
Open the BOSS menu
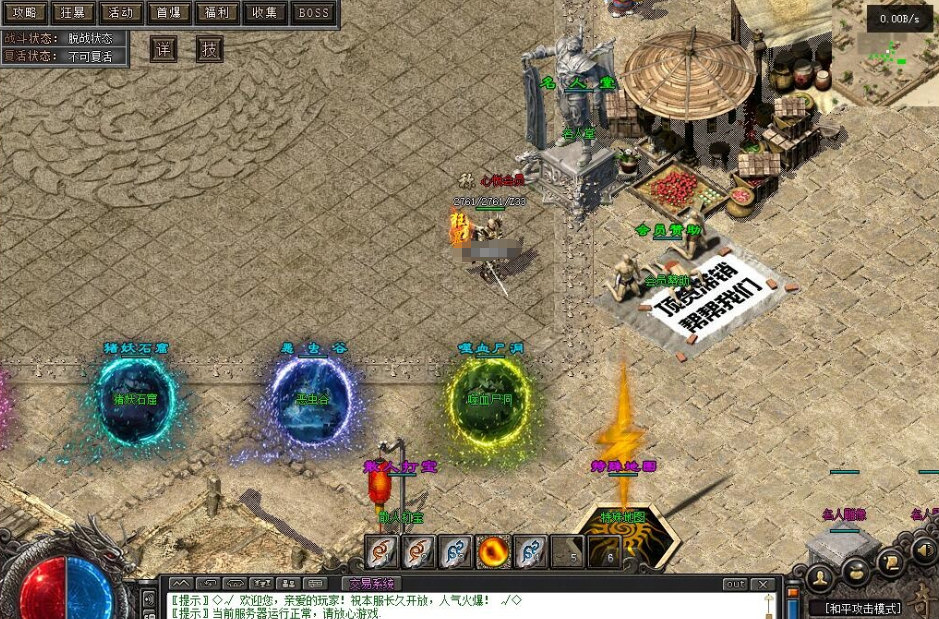[314, 13]
